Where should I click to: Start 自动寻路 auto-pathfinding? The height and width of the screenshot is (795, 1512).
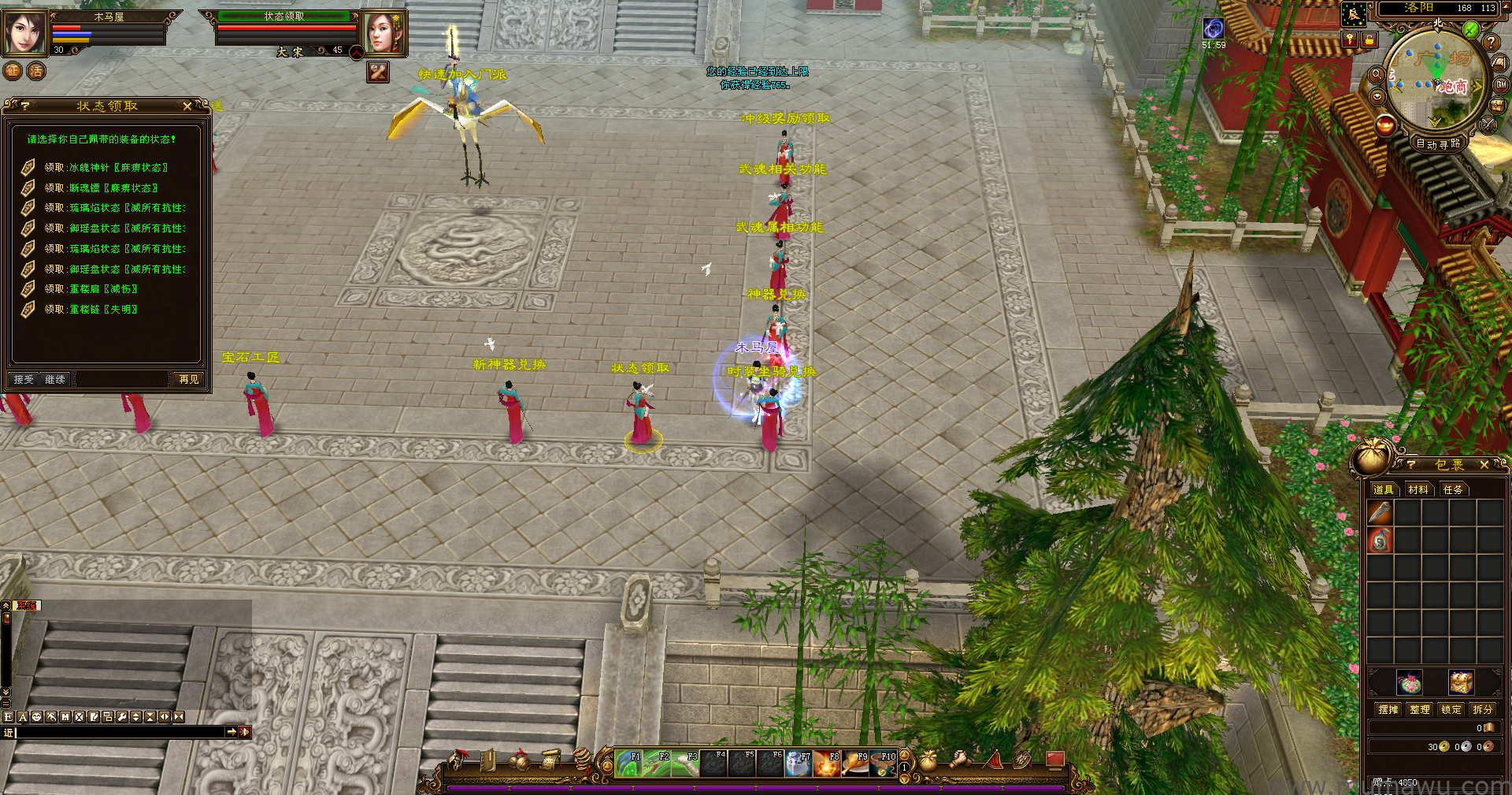pos(1438,143)
